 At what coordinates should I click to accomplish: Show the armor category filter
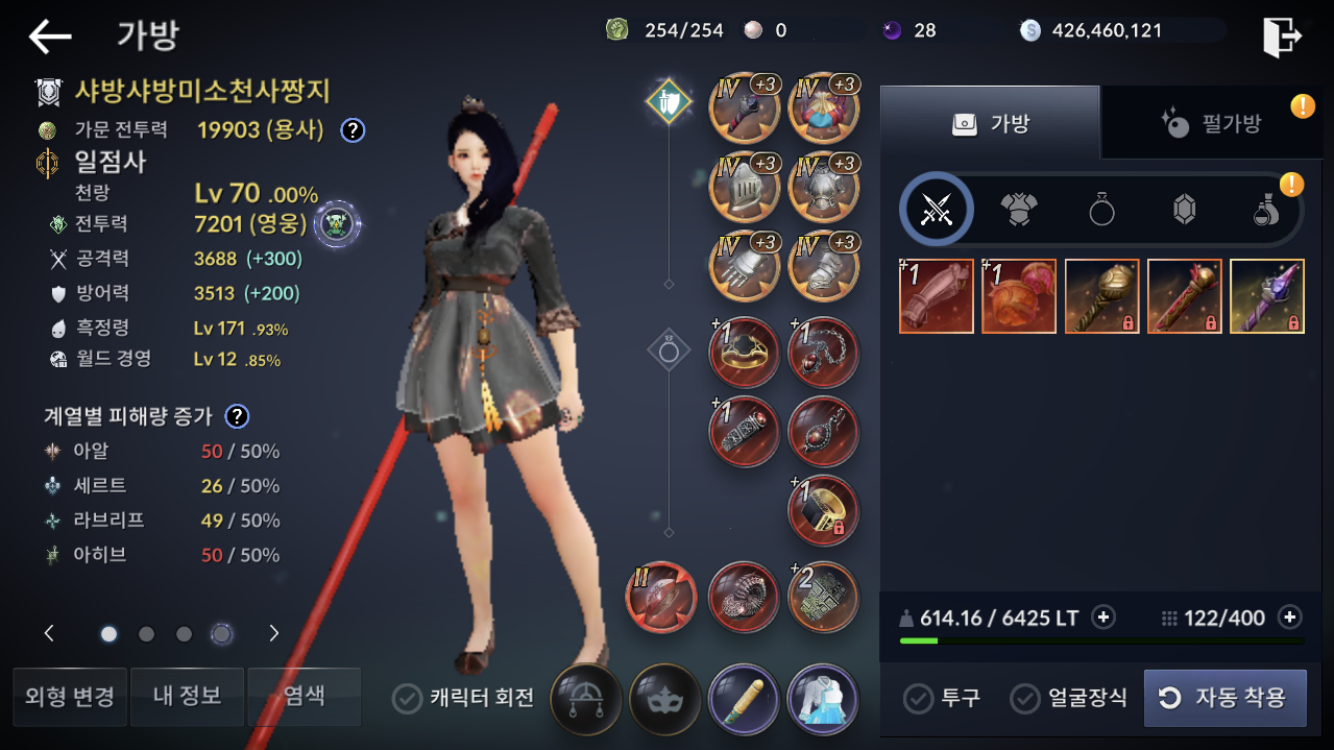tap(1018, 209)
